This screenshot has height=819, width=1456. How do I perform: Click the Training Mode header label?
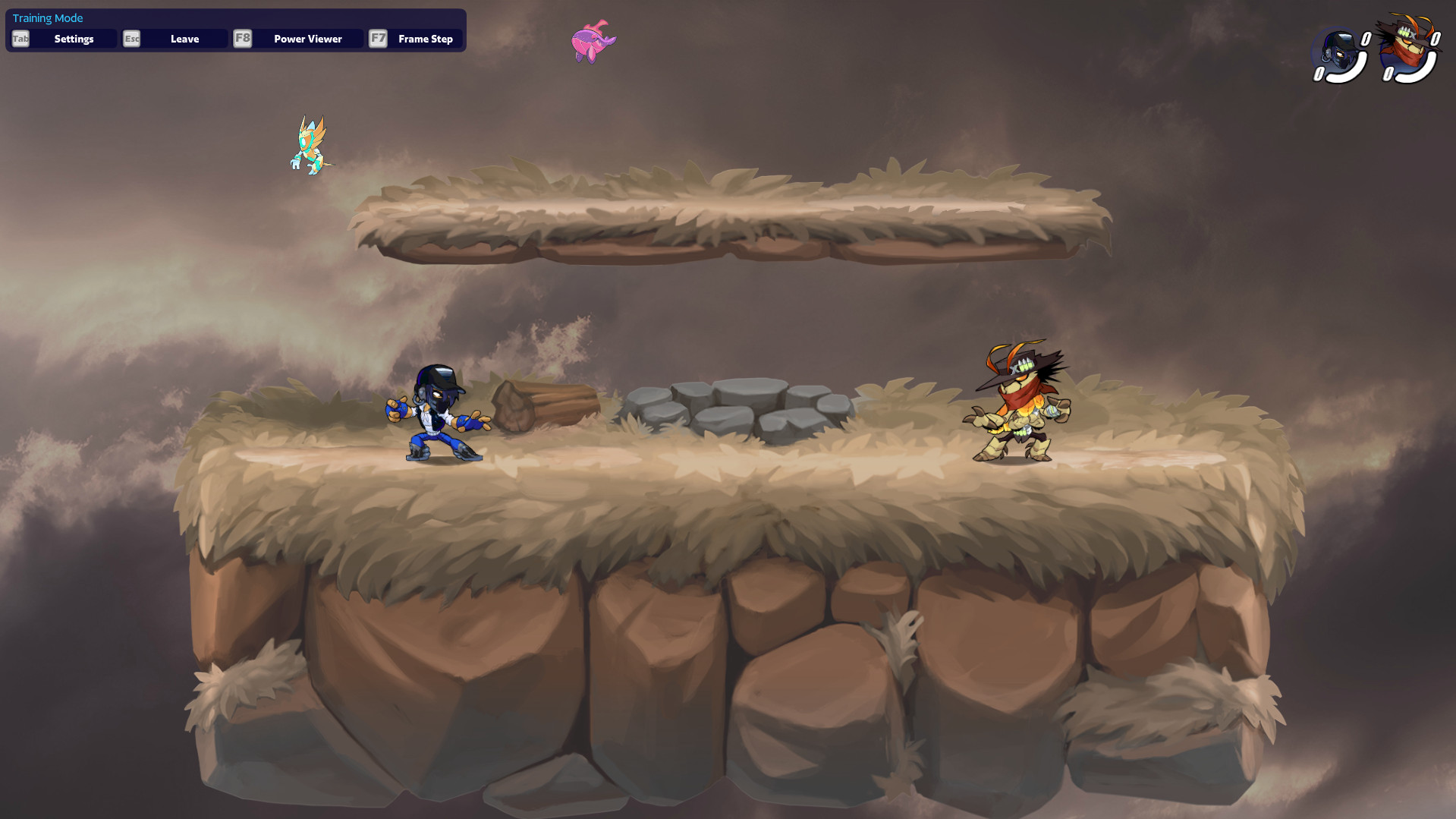tap(48, 17)
